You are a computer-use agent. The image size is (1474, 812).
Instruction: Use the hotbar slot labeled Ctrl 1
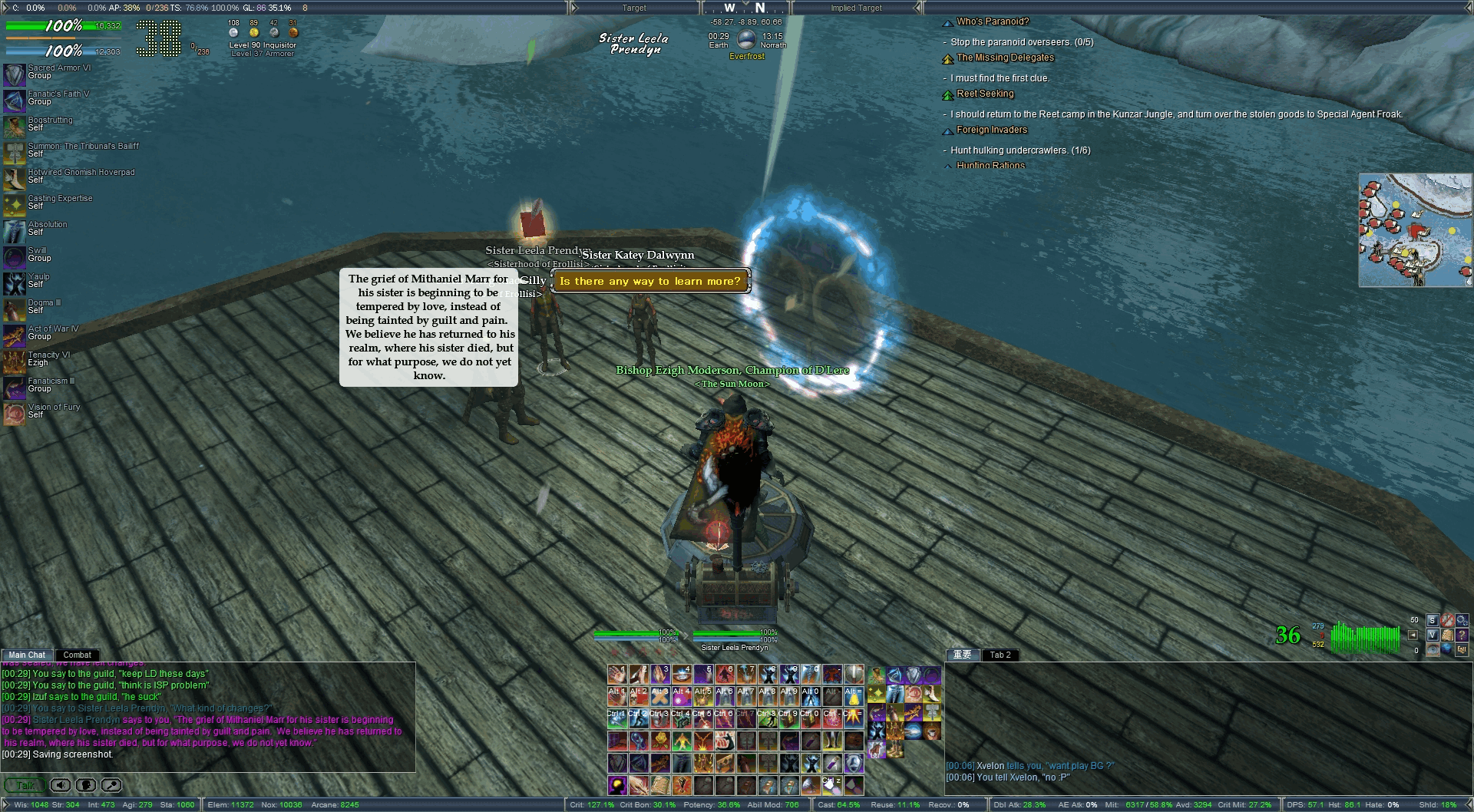pyautogui.click(x=616, y=718)
